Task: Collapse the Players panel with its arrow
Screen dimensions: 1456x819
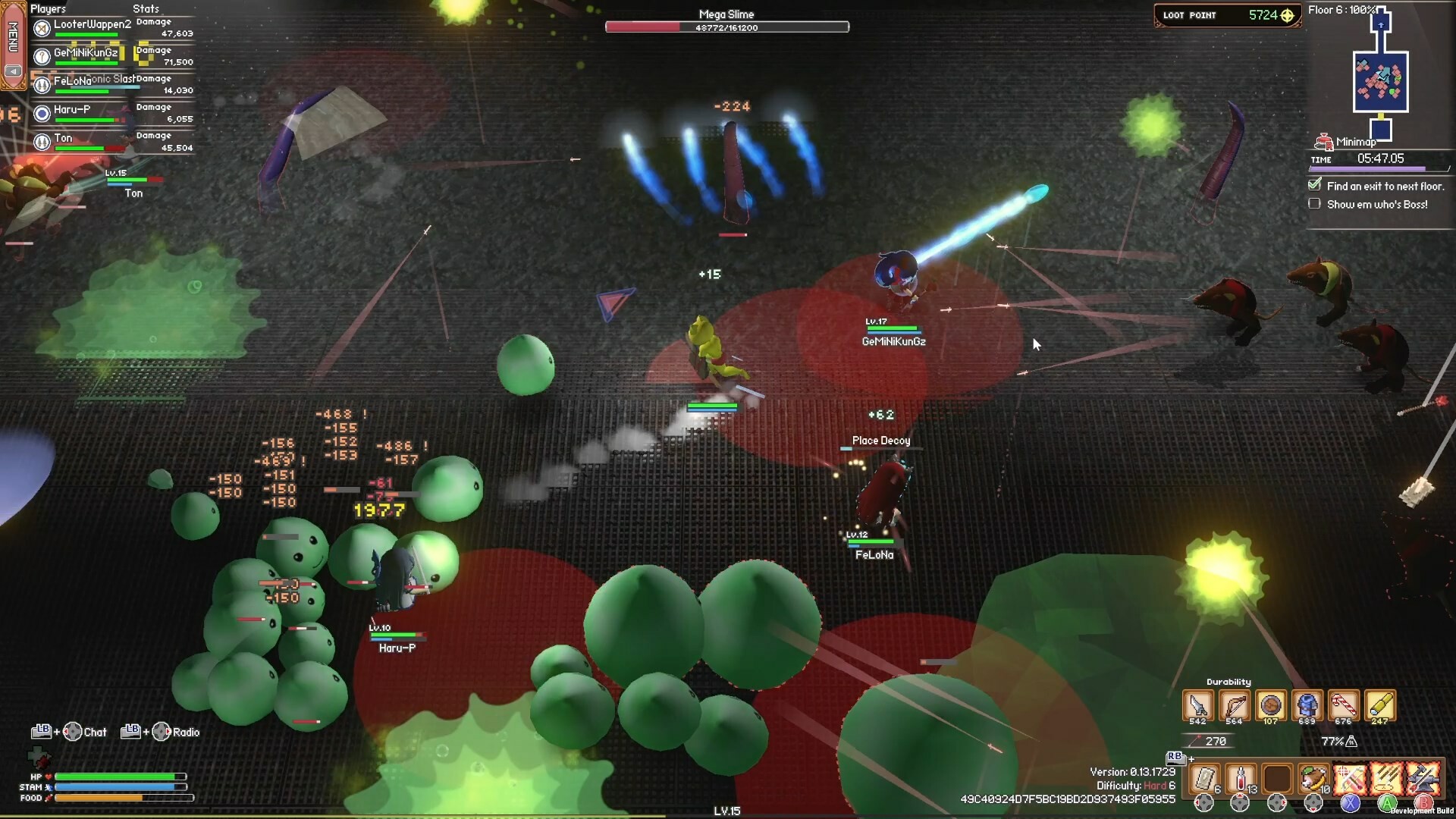Action: (x=12, y=71)
